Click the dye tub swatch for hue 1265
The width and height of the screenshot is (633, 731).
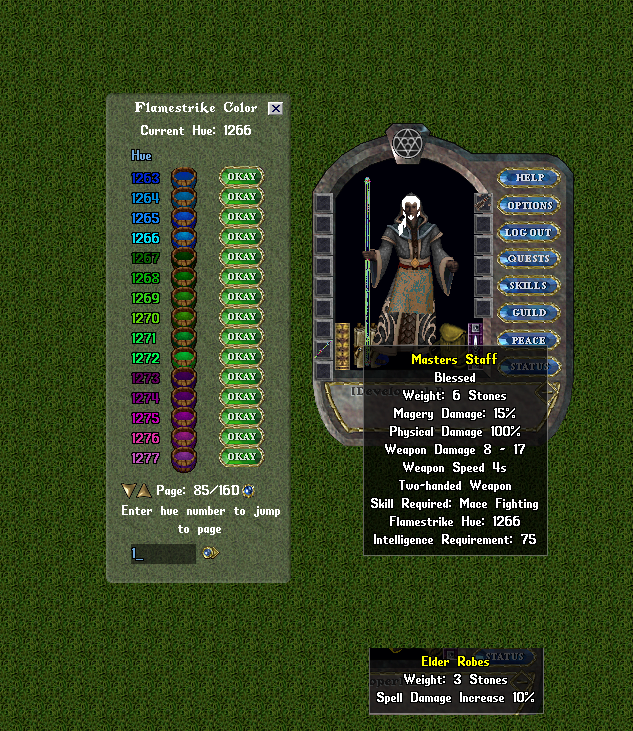pyautogui.click(x=184, y=218)
